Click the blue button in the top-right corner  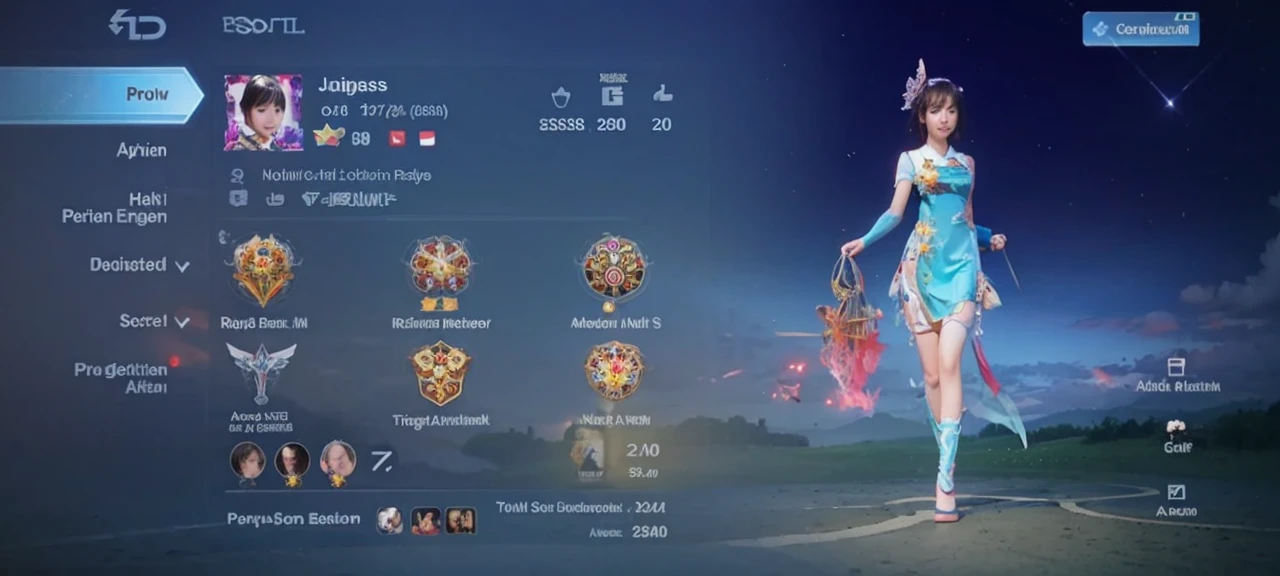tap(1140, 29)
